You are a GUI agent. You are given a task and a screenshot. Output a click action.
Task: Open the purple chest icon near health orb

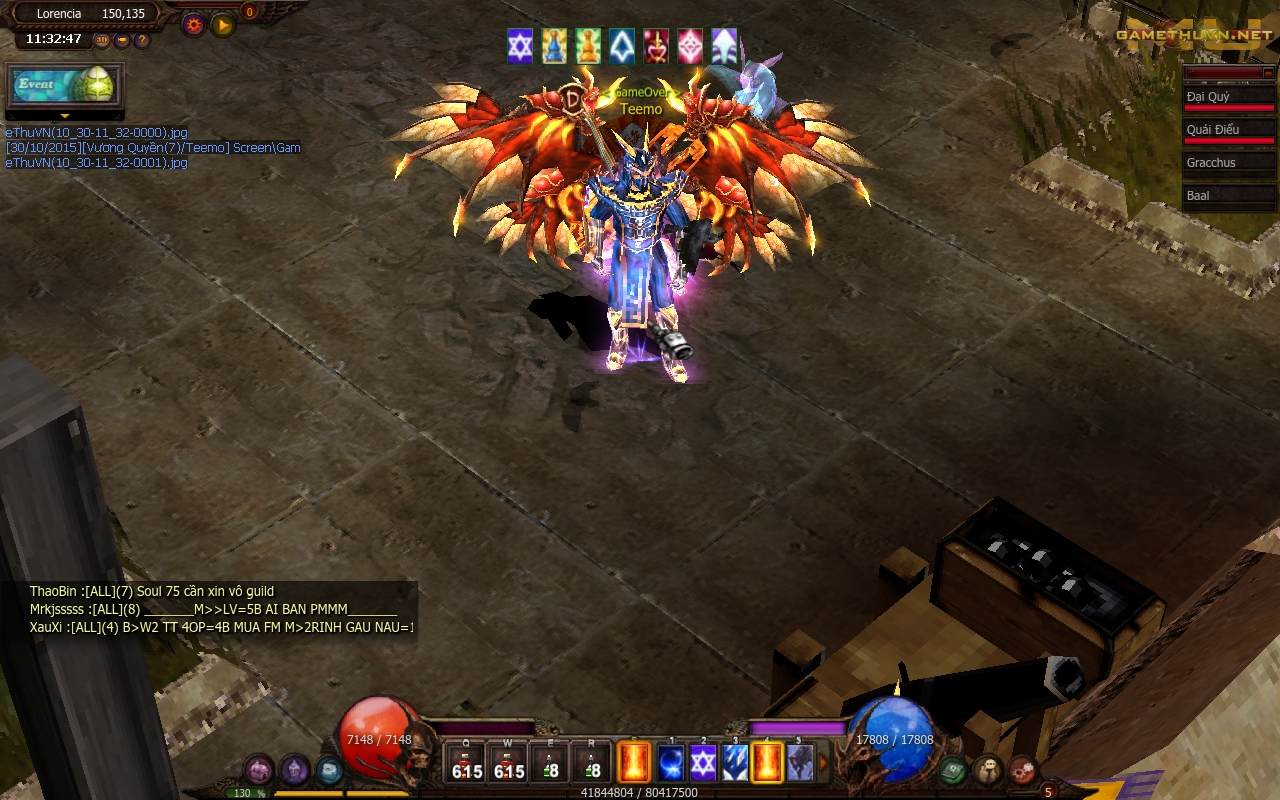[x=259, y=770]
